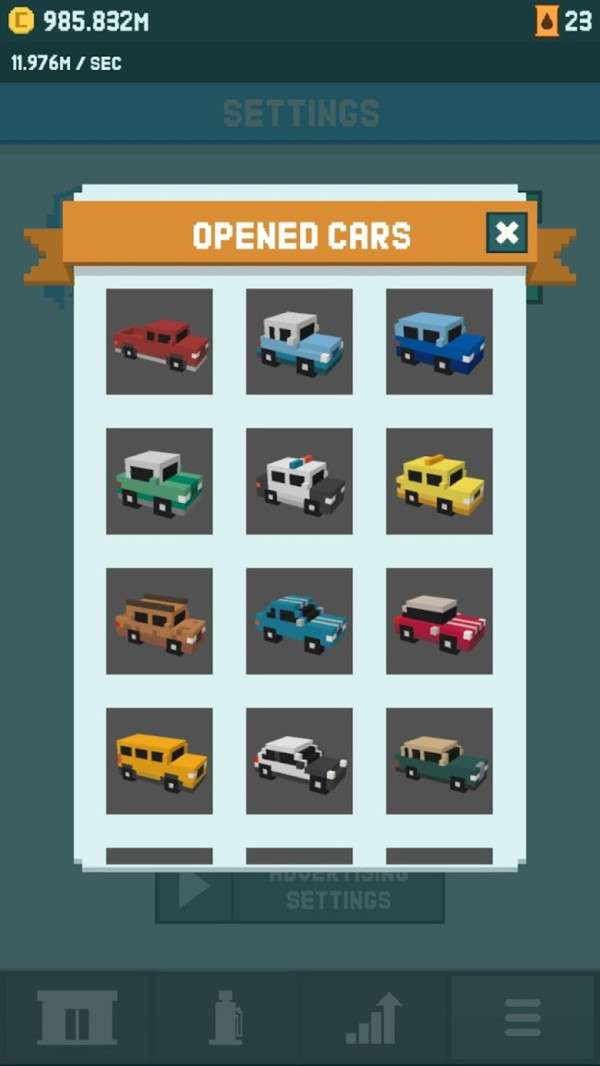Open the hamburger menu tab
600x1066 pixels.
(522, 1018)
